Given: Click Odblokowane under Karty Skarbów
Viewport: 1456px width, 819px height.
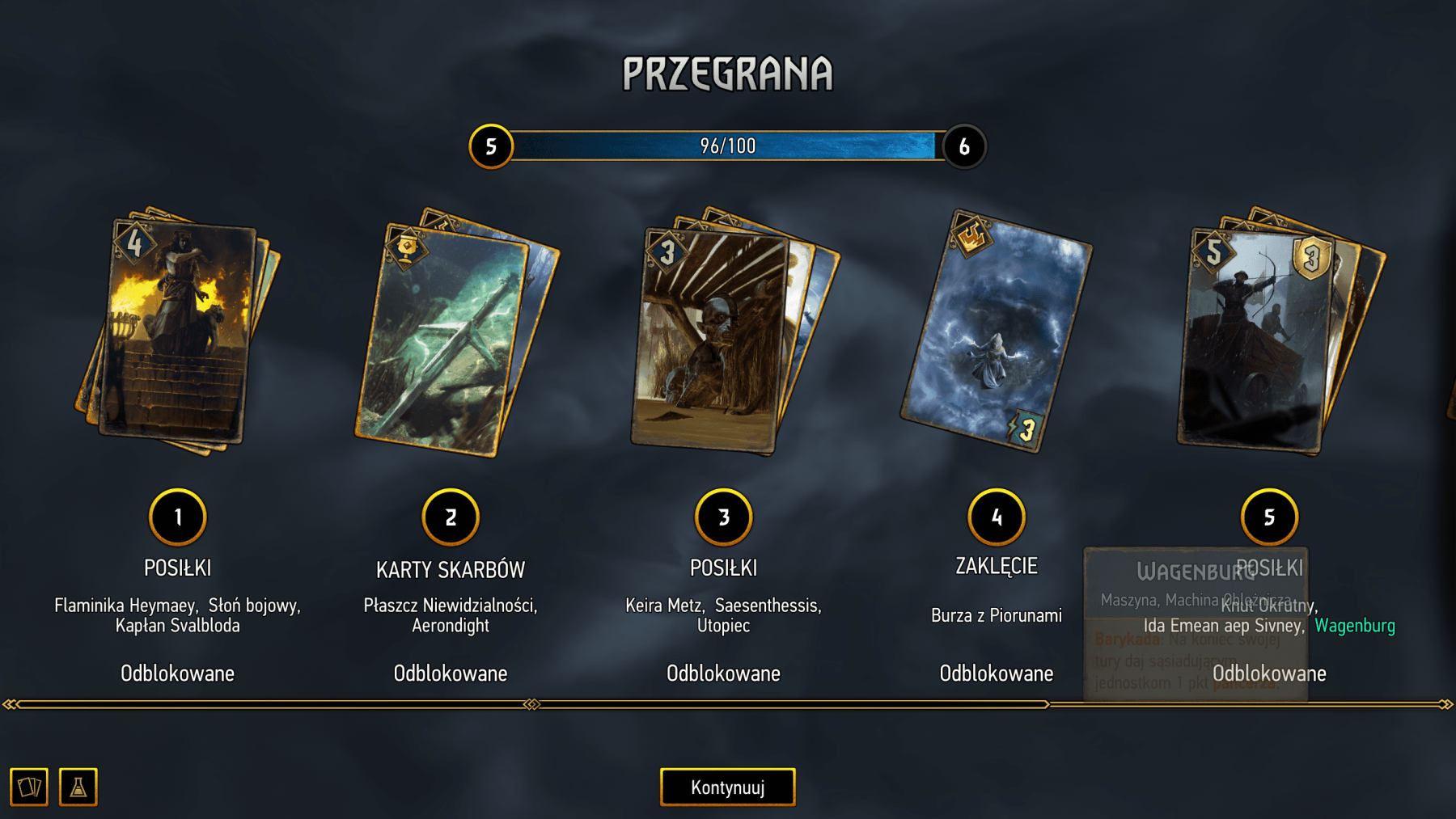Looking at the screenshot, I should point(451,673).
